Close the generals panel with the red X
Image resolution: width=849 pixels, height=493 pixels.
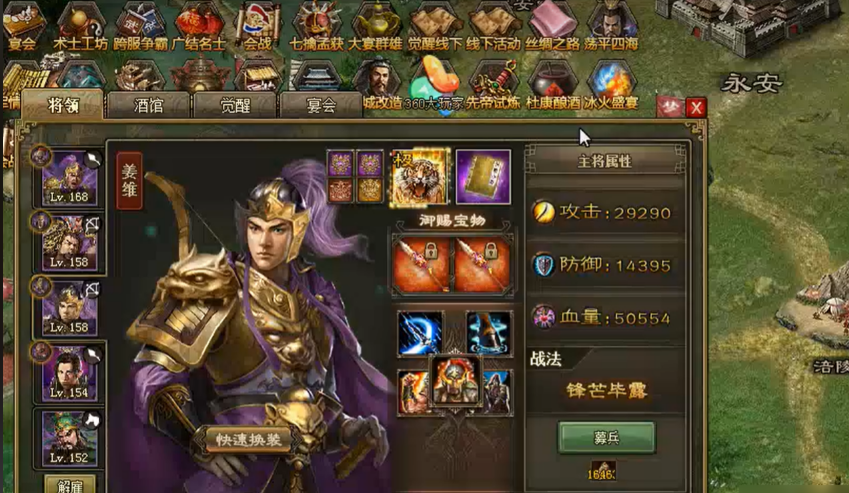(696, 107)
